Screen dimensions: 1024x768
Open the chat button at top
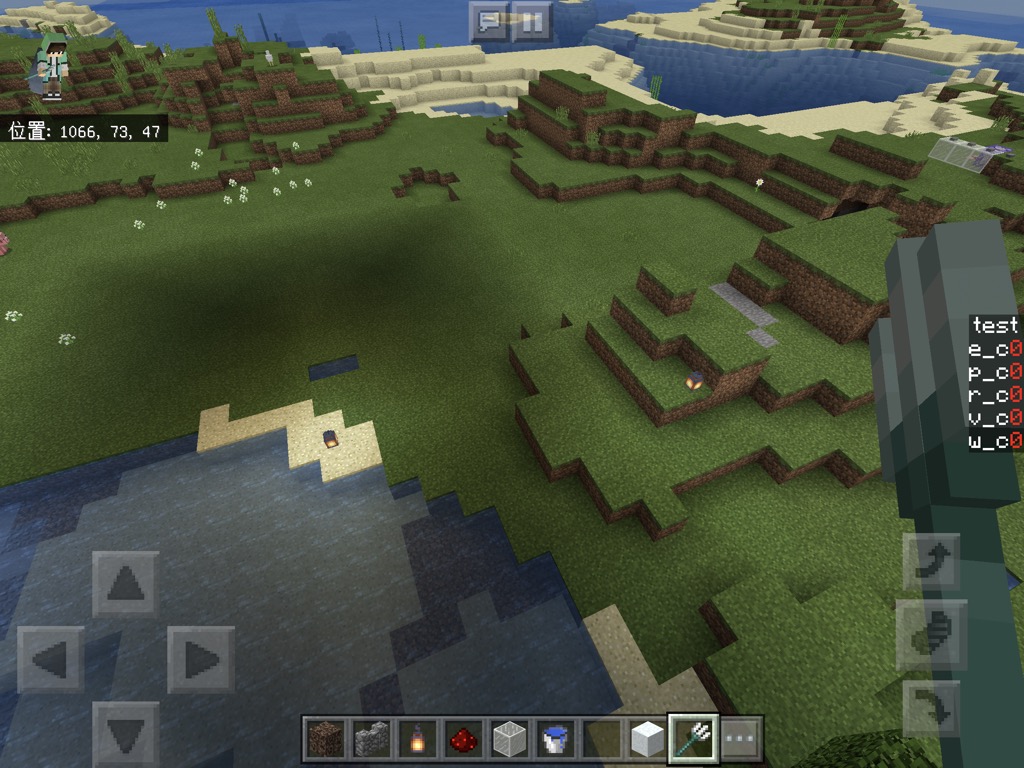coord(489,21)
